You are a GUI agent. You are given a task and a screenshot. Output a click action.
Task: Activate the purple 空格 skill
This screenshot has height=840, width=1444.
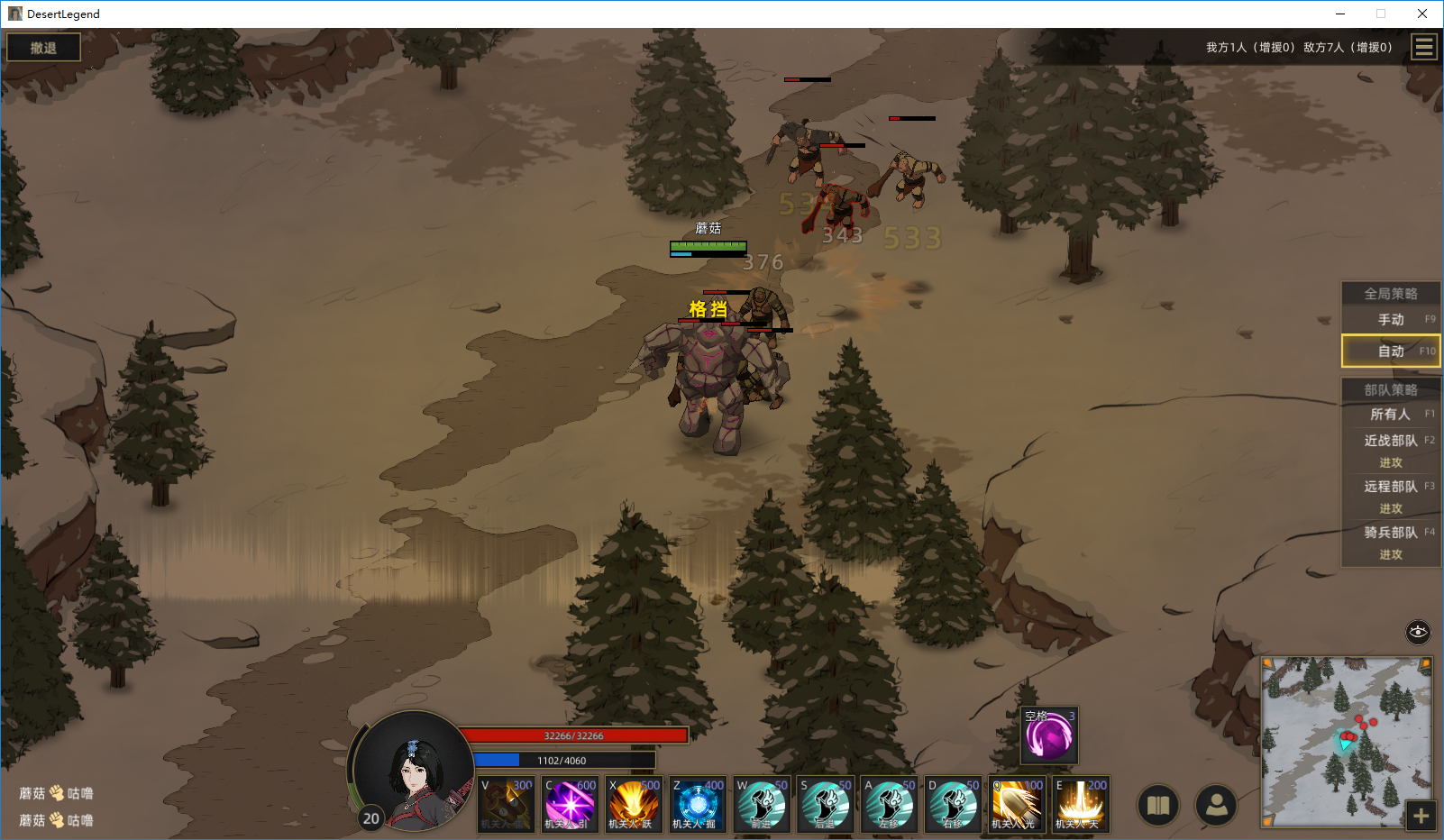click(1050, 735)
